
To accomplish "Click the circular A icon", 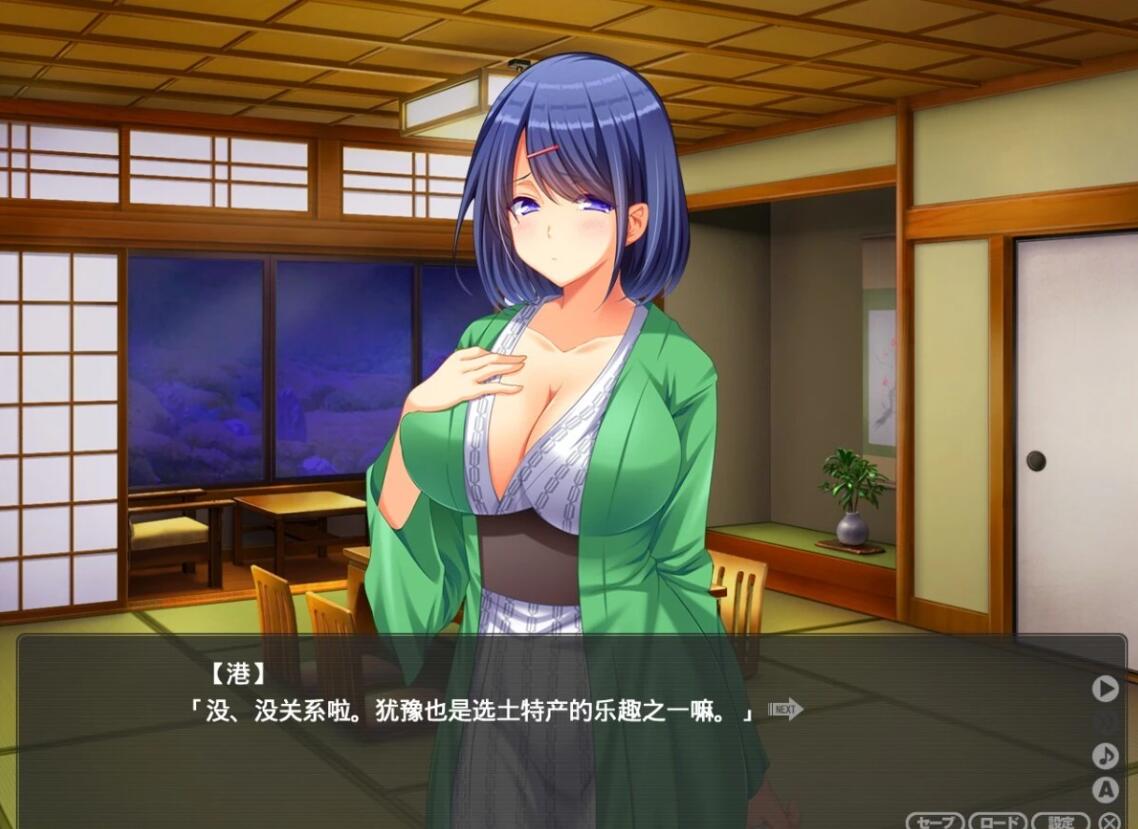I will pos(1105,790).
